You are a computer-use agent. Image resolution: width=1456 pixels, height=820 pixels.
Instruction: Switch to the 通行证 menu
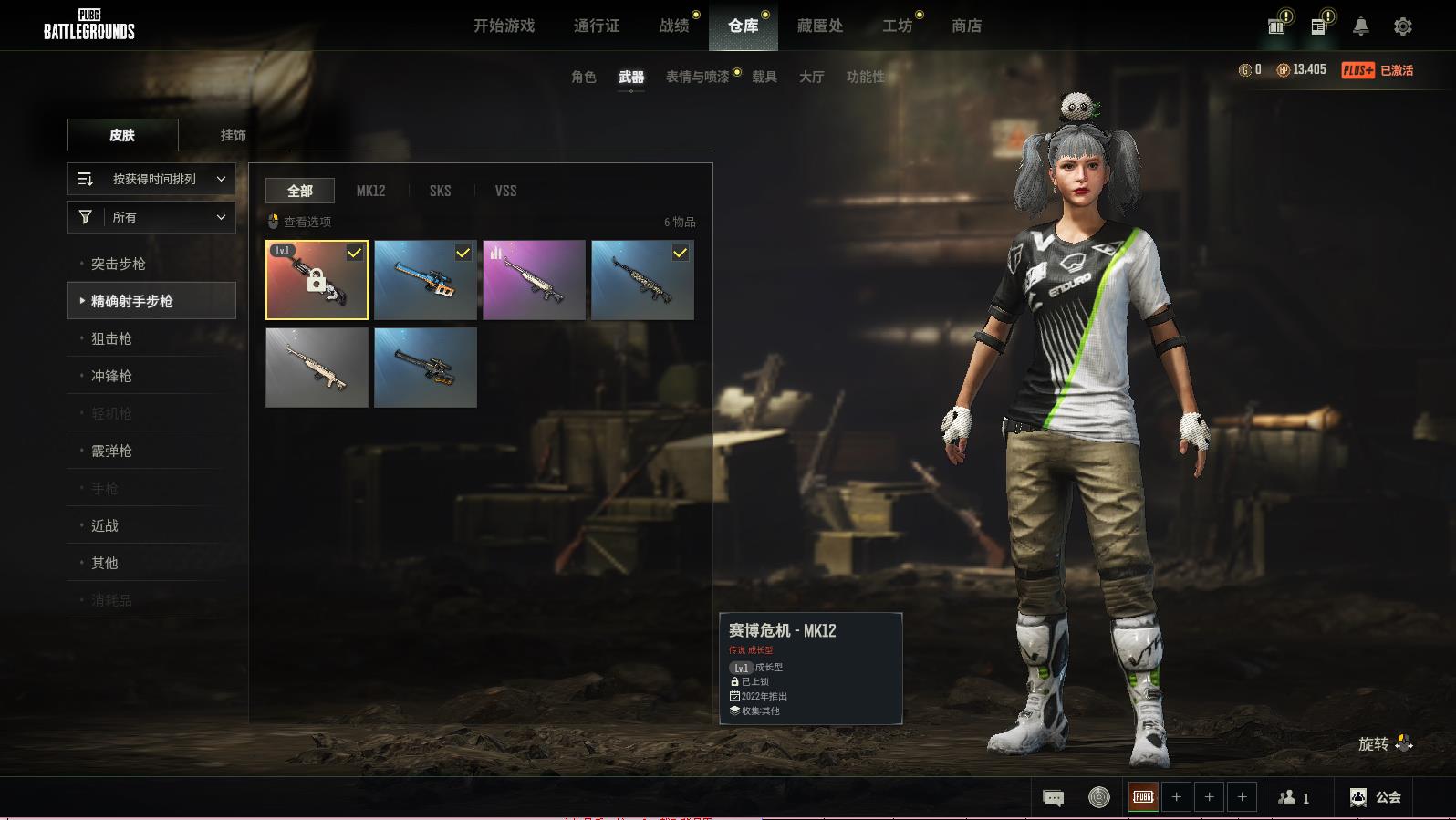point(597,26)
